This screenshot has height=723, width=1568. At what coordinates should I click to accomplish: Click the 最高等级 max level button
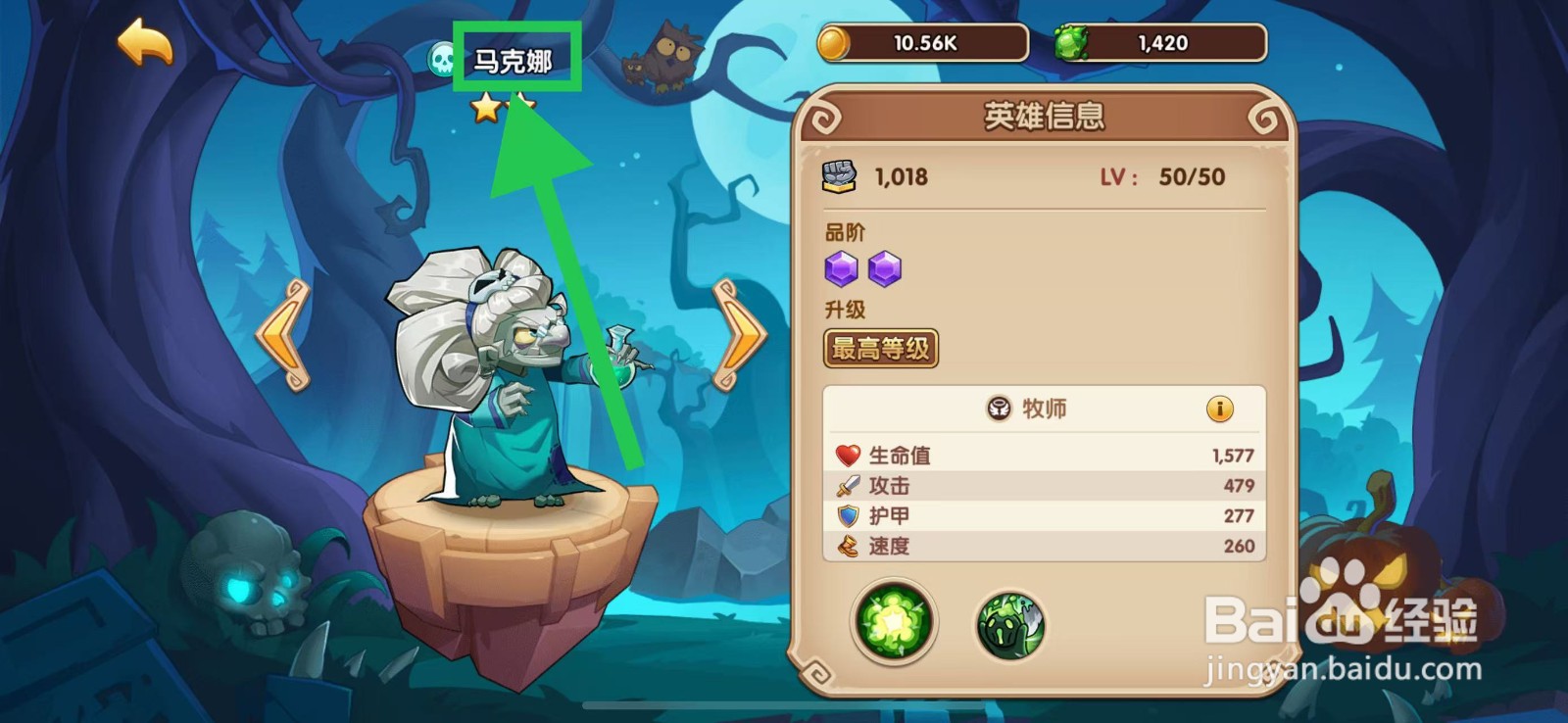click(x=880, y=348)
